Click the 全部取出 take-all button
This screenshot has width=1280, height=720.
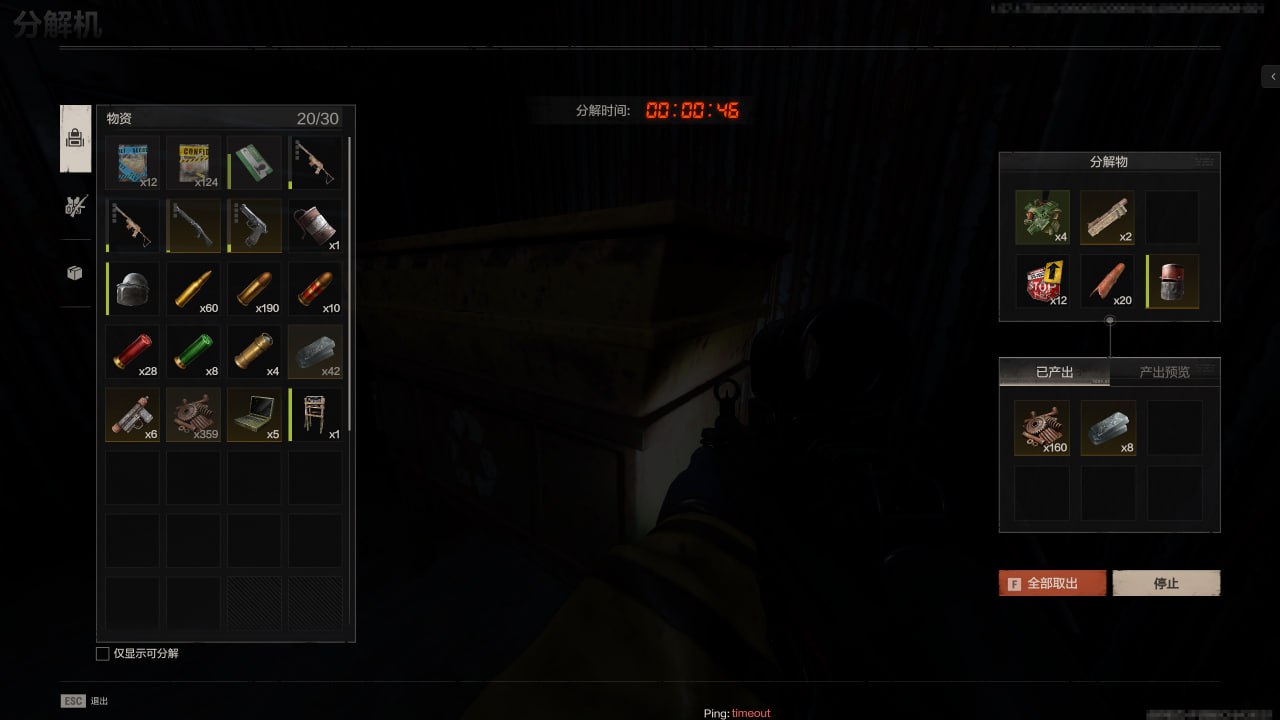pyautogui.click(x=1052, y=583)
